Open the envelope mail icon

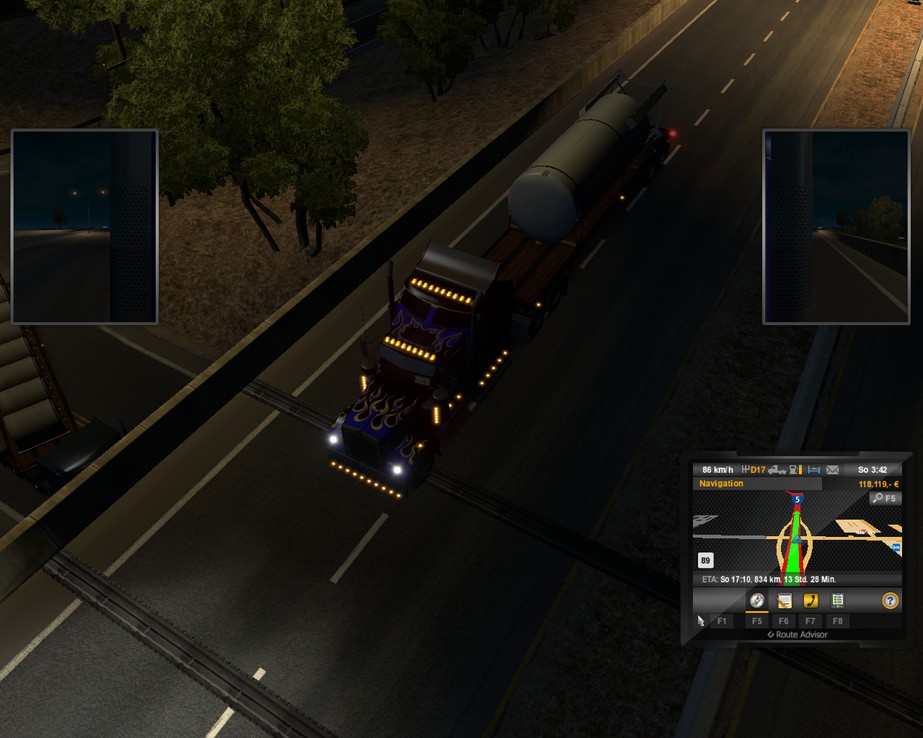[833, 469]
